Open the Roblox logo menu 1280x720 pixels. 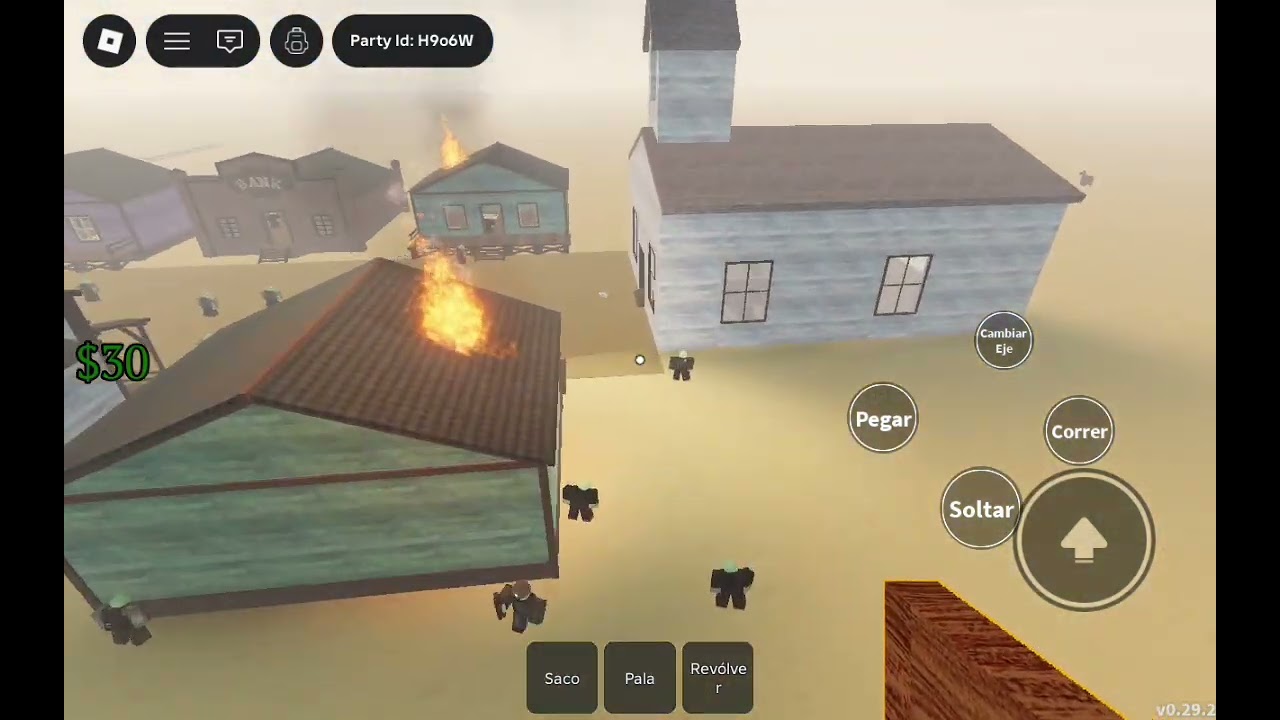coord(109,41)
